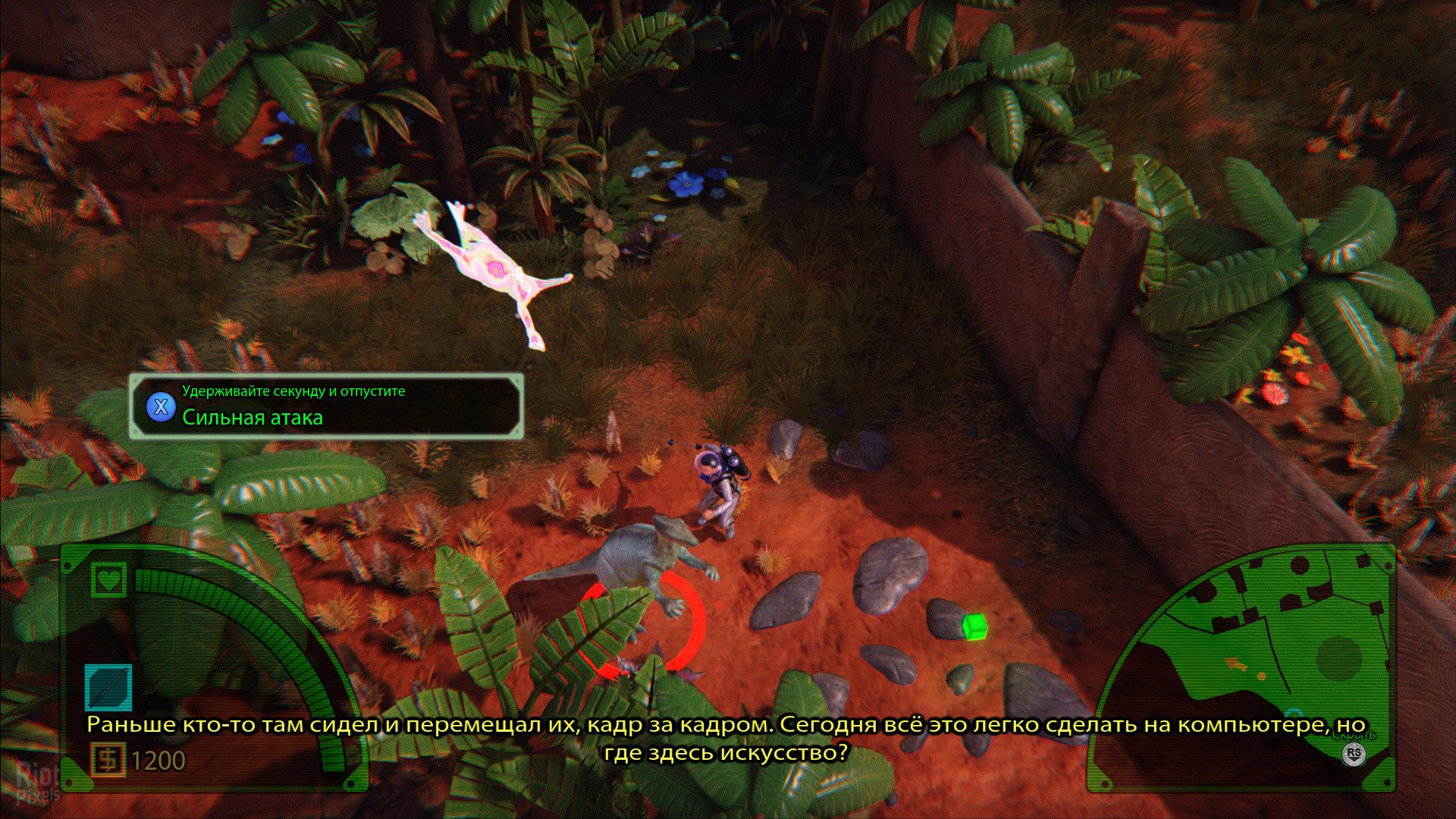Click the dollar money icon
This screenshot has width=1456, height=819.
[x=108, y=760]
